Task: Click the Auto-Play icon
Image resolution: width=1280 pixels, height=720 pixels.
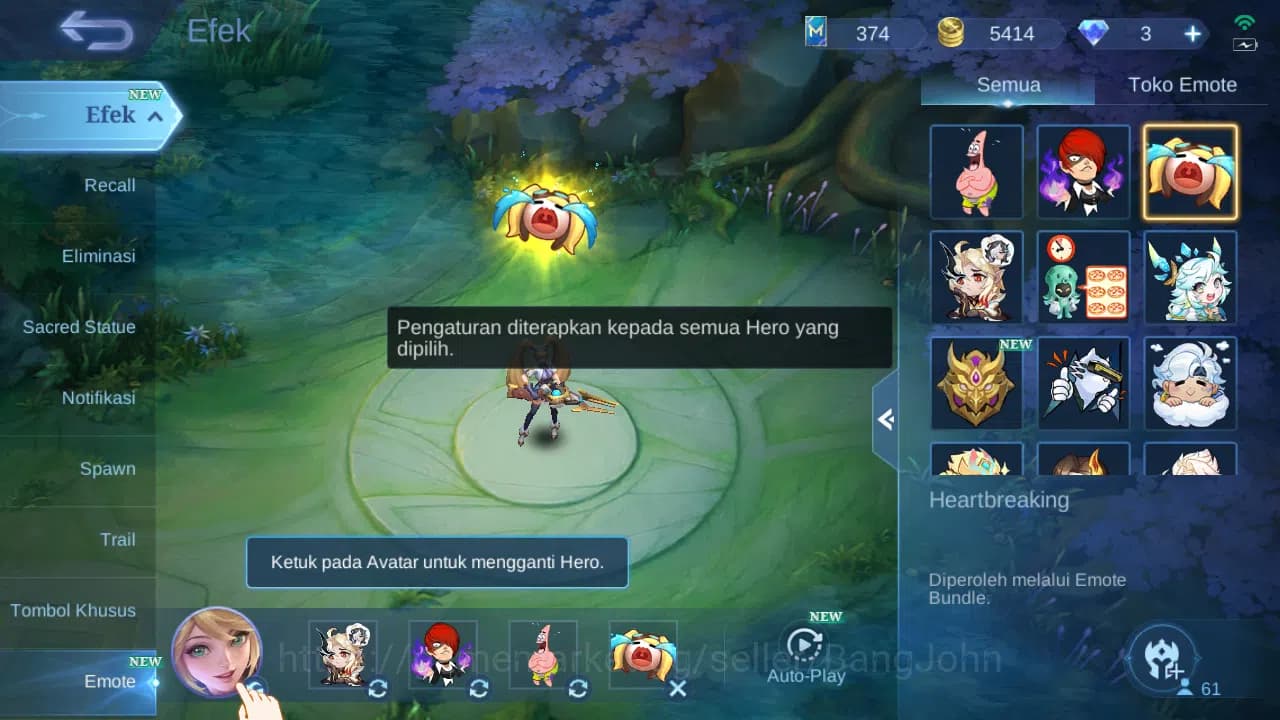Action: (806, 646)
